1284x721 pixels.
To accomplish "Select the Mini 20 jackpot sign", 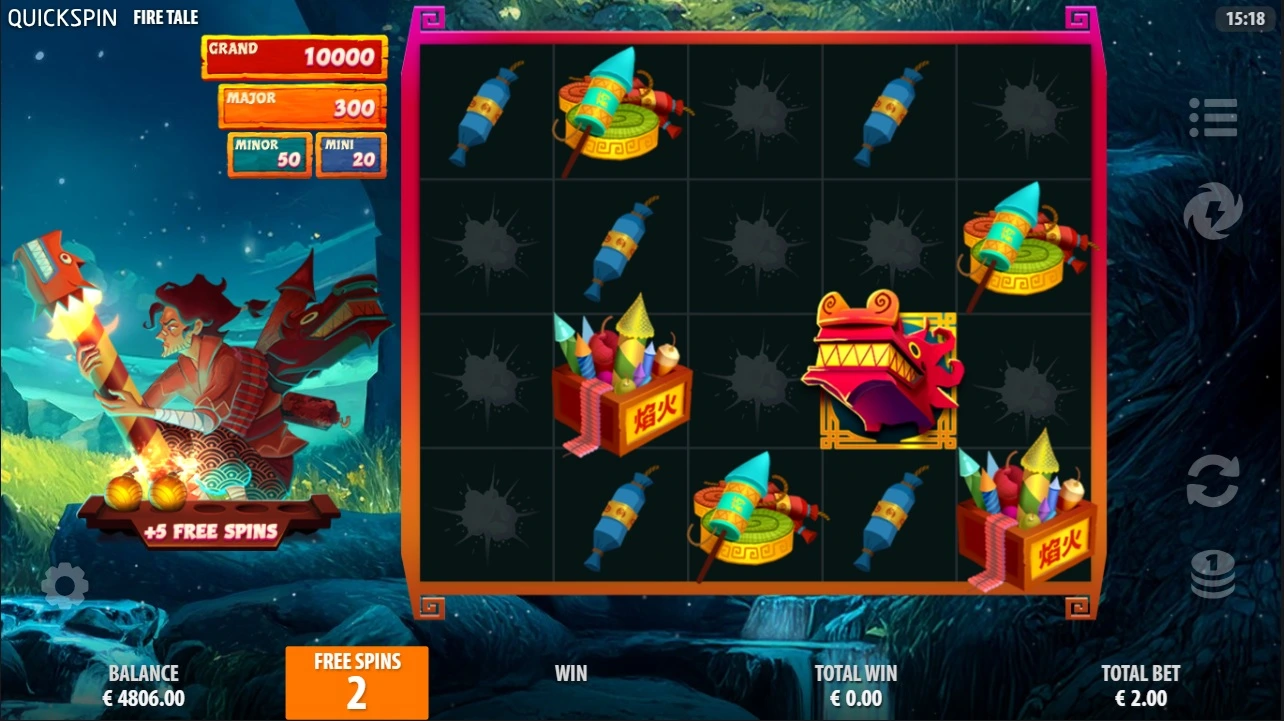I will pos(350,152).
